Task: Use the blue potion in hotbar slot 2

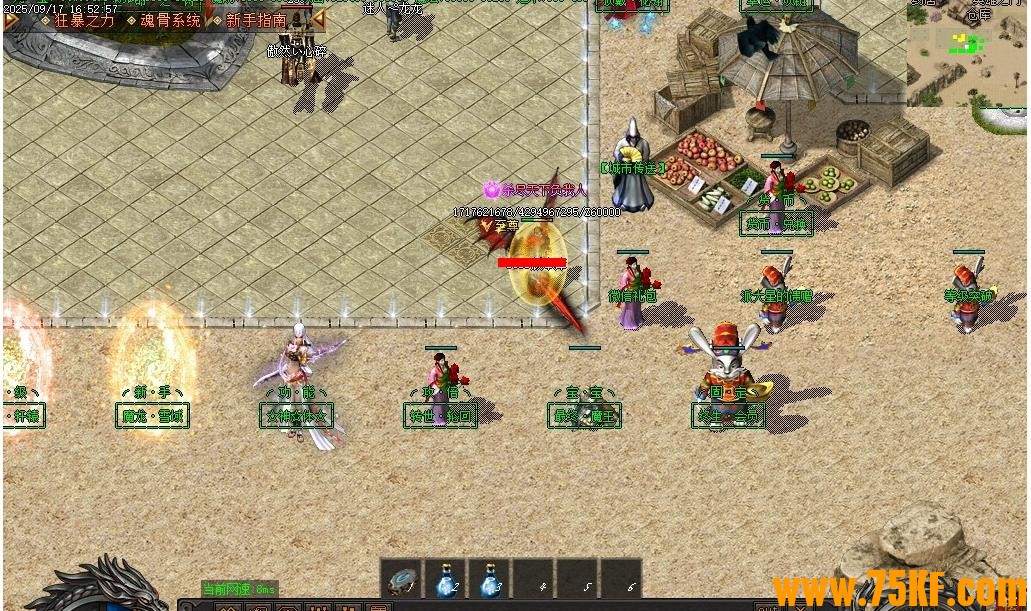Action: (x=446, y=579)
